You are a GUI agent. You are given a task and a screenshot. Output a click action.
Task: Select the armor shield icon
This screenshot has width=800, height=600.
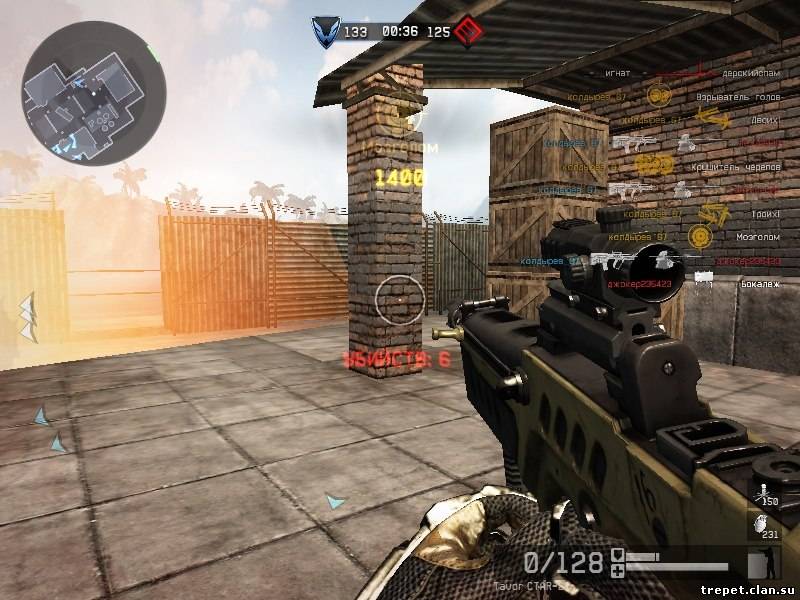tap(619, 555)
